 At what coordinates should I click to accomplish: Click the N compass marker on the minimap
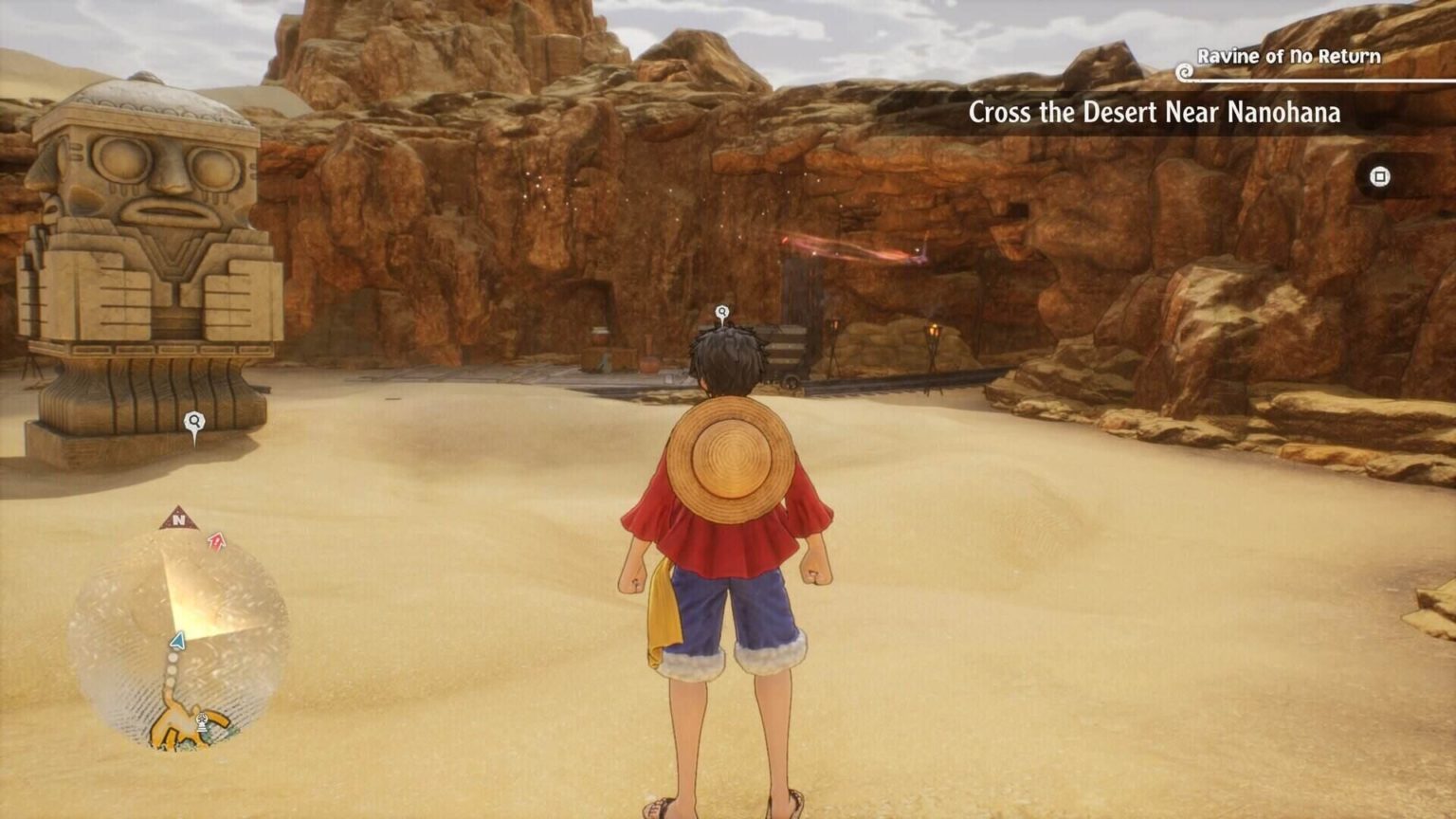(180, 518)
